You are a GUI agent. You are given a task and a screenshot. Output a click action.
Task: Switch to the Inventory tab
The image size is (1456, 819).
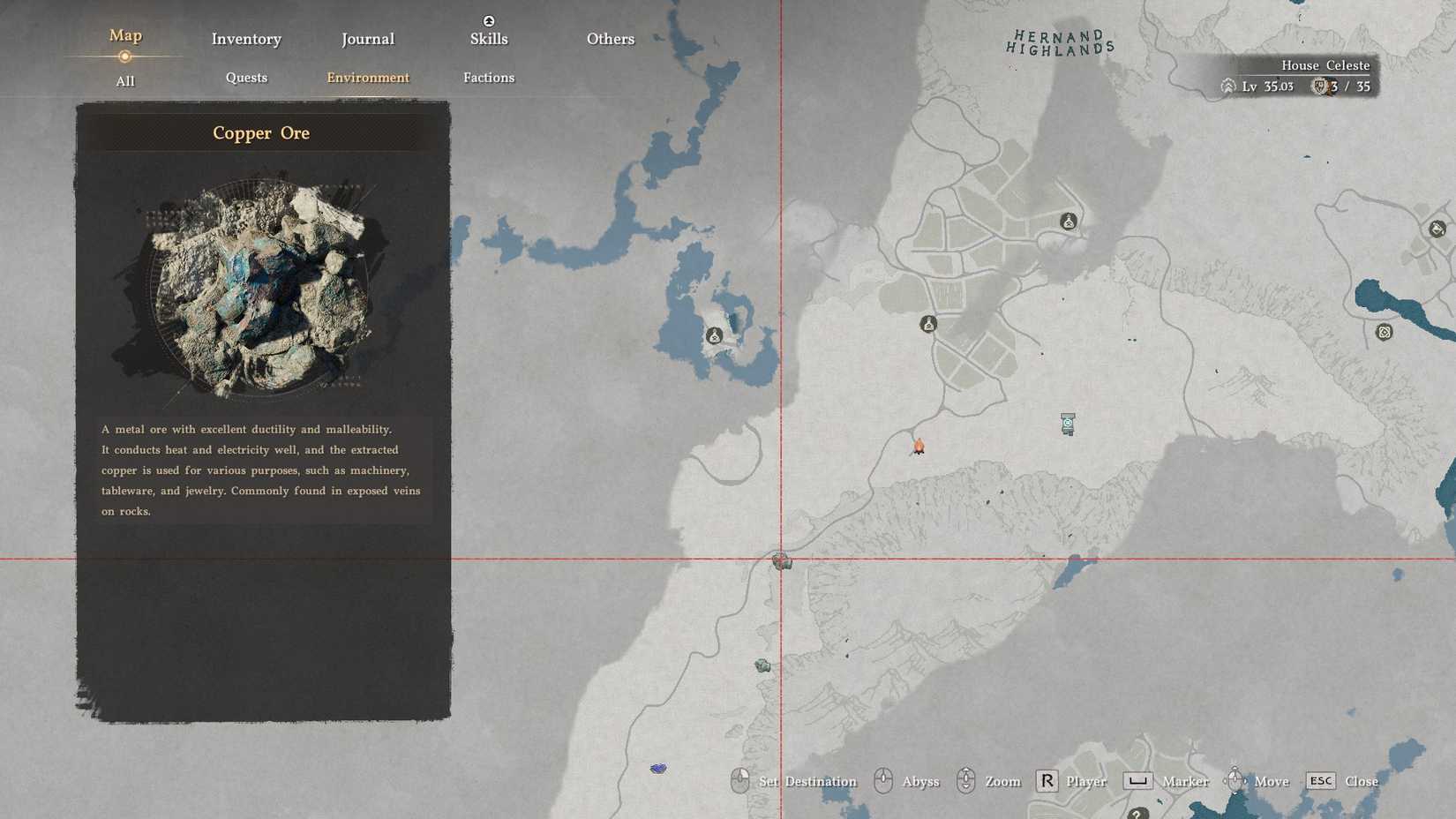(x=246, y=39)
